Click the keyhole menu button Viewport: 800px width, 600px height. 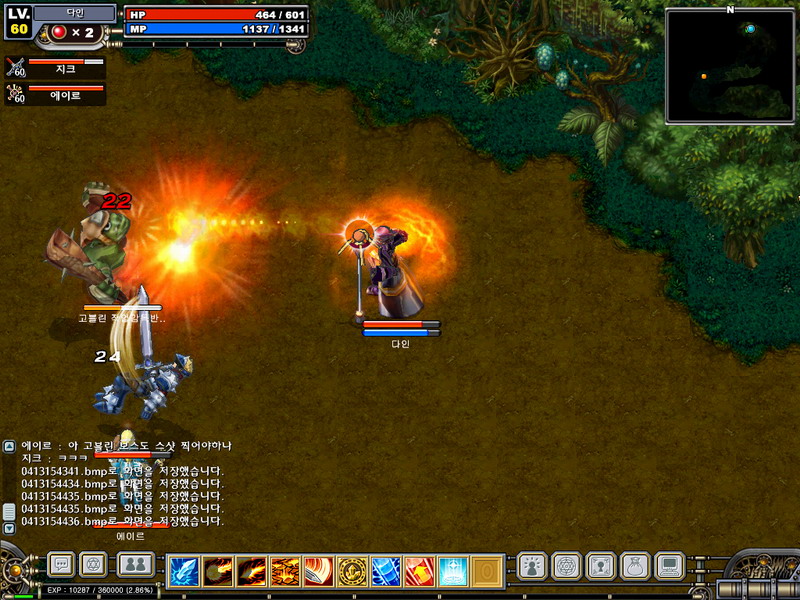point(600,566)
